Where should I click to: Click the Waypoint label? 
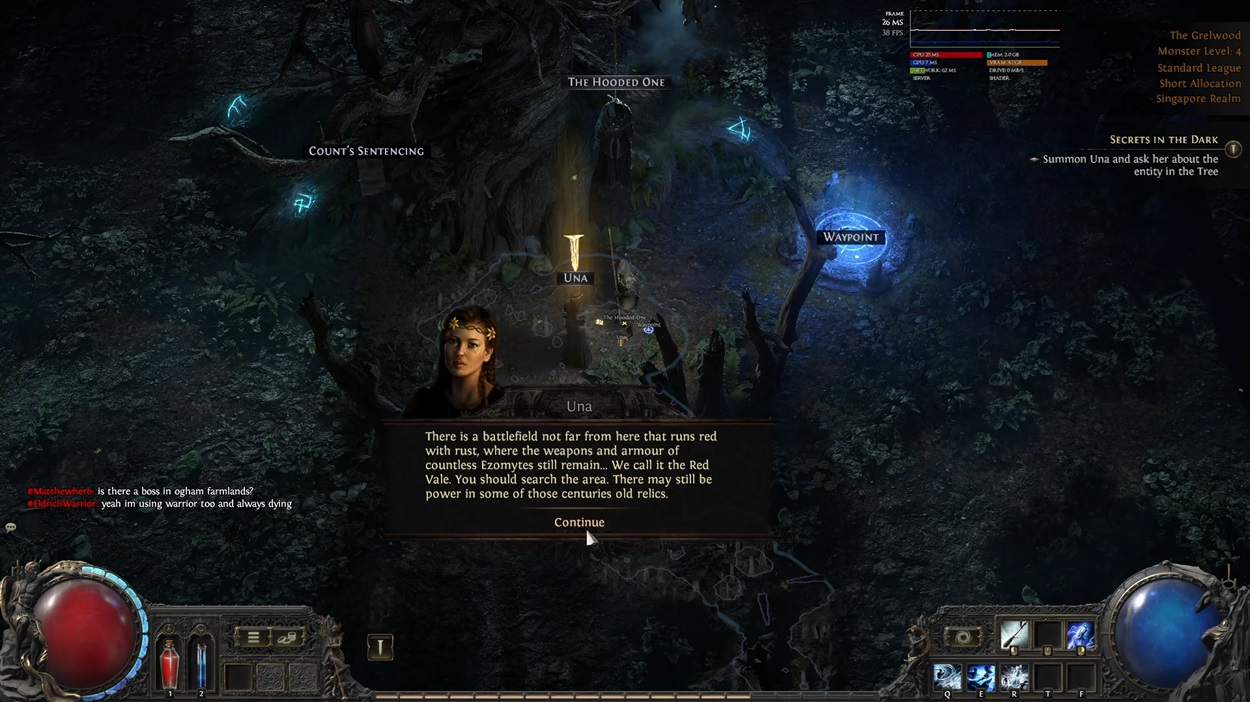[x=850, y=237]
